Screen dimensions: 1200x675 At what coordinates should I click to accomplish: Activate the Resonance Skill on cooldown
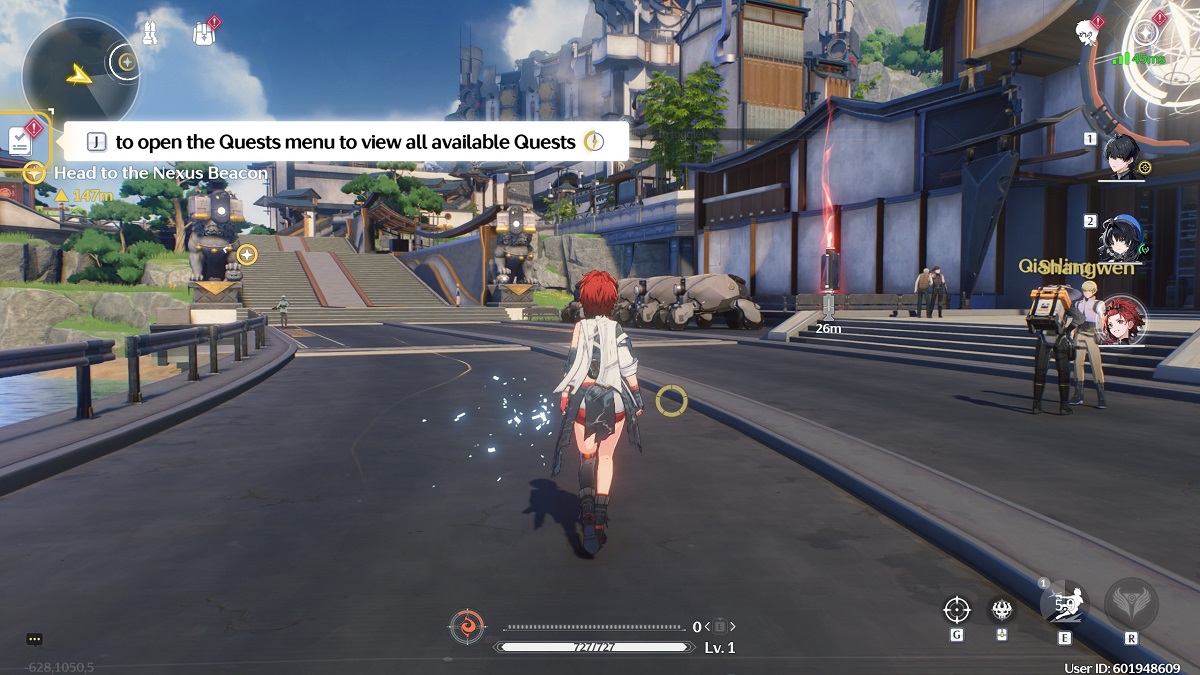(x=1064, y=603)
